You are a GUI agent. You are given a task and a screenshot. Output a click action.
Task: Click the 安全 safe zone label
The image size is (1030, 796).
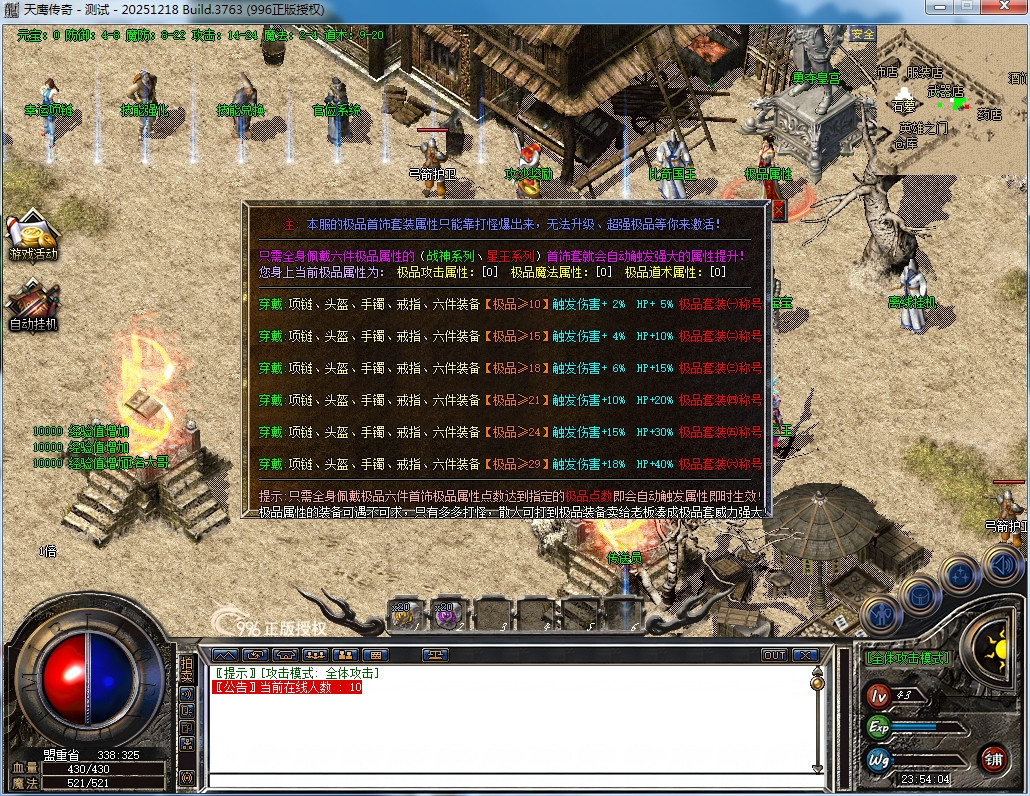point(862,34)
